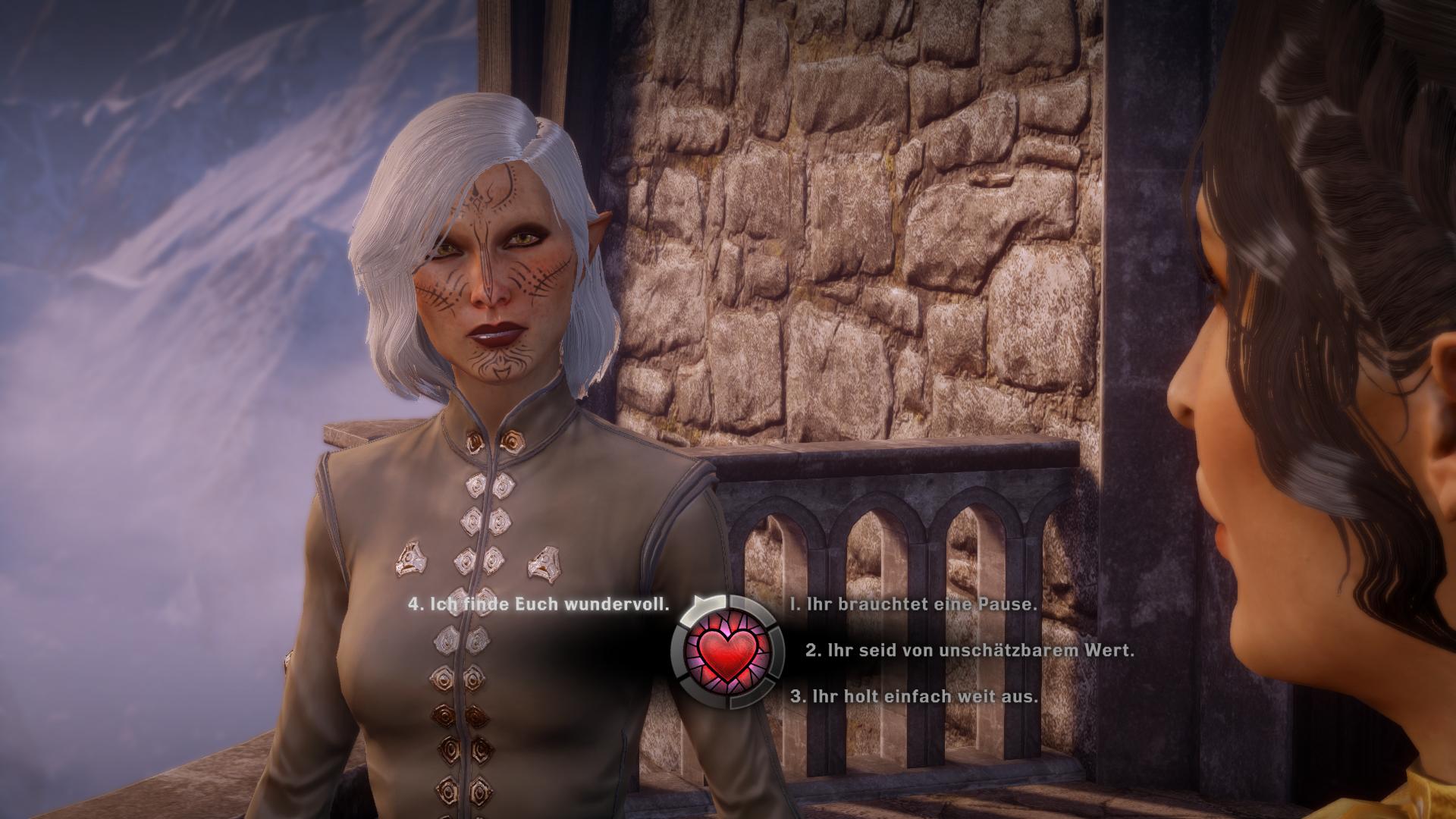The height and width of the screenshot is (819, 1456).
Task: Select "Ihr brauchtet eine Pause." dialogue option
Action: point(912,604)
